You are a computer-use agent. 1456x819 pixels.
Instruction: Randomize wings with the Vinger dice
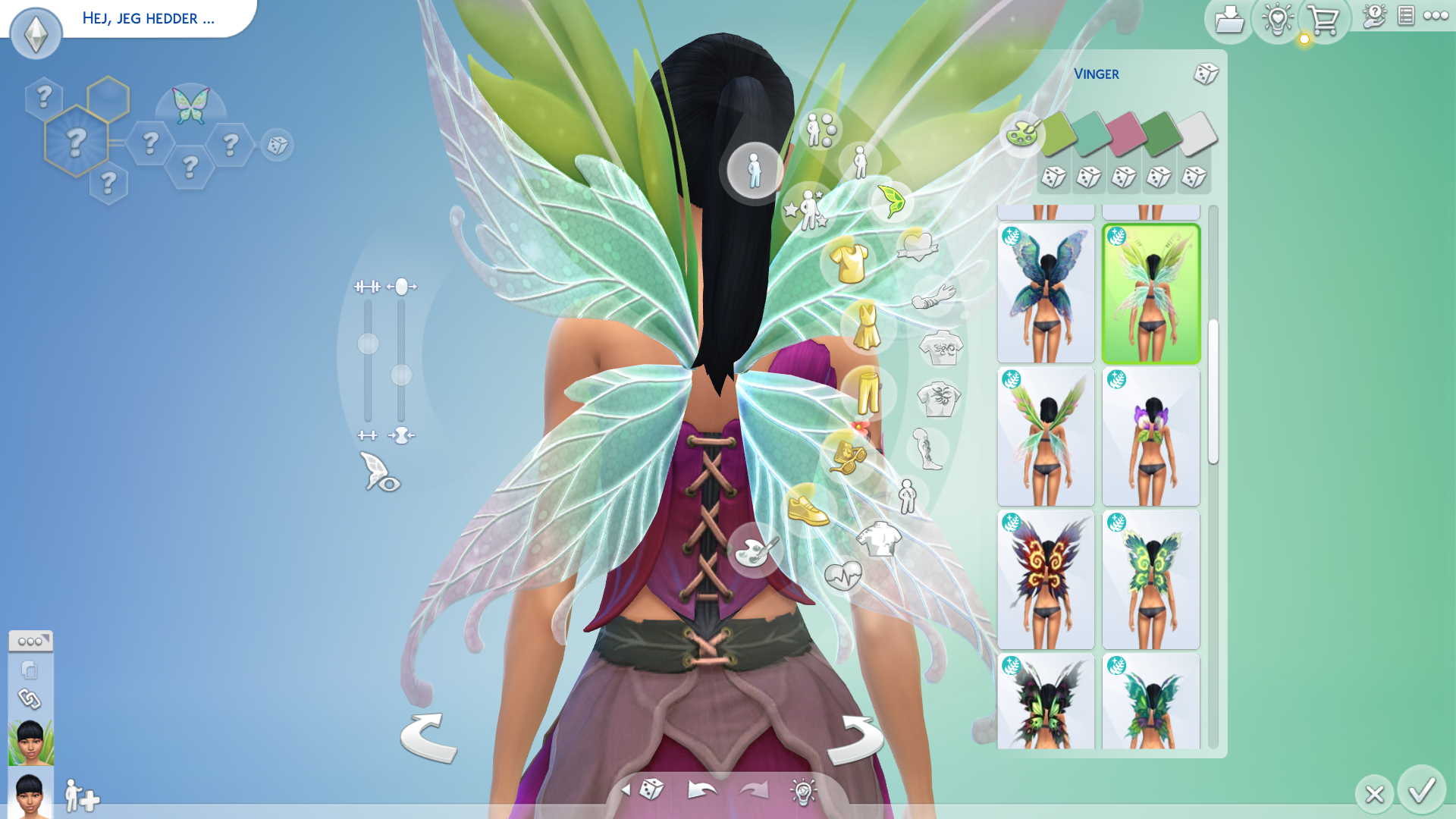[1205, 74]
